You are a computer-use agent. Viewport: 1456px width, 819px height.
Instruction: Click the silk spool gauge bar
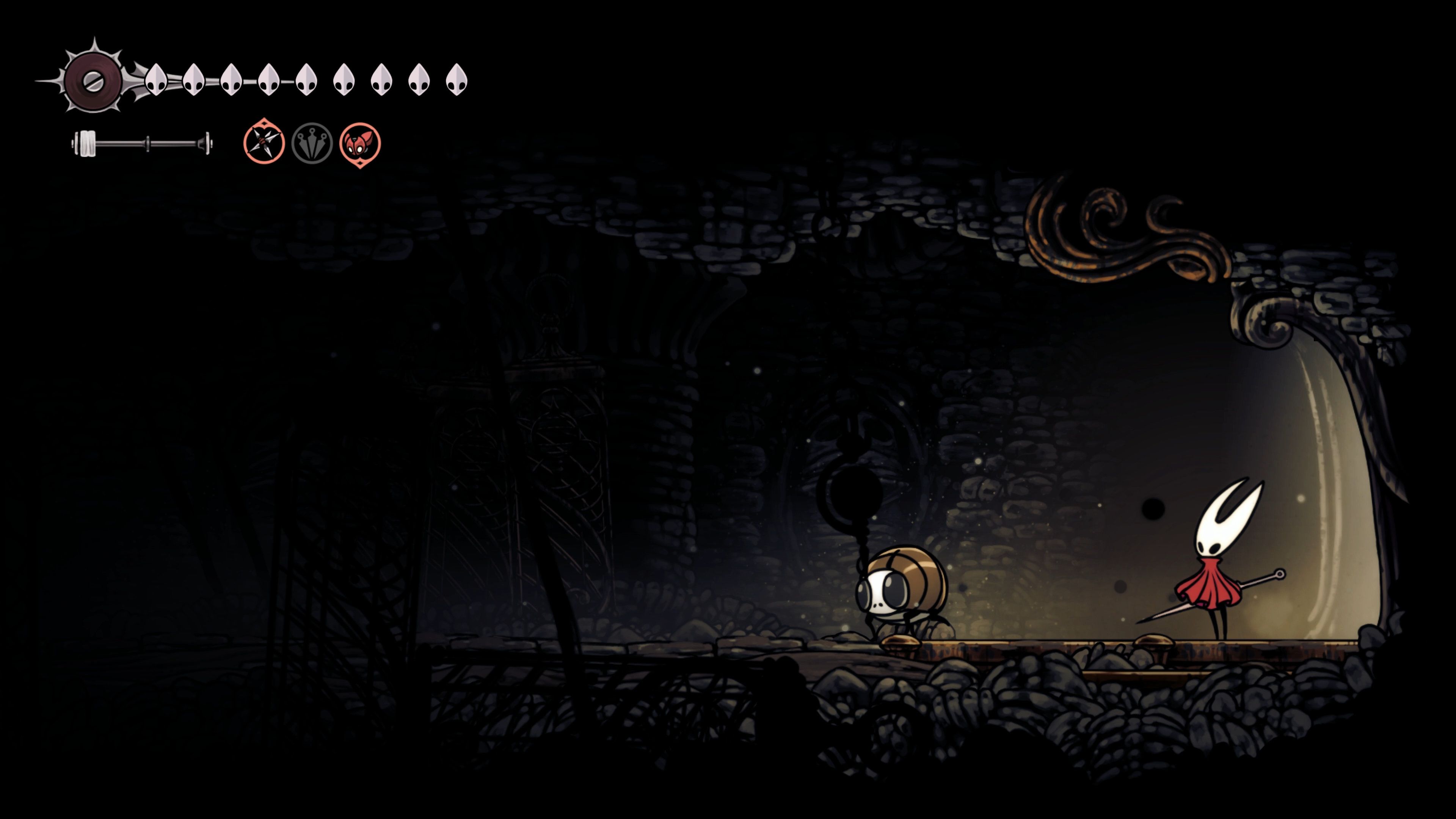click(141, 144)
